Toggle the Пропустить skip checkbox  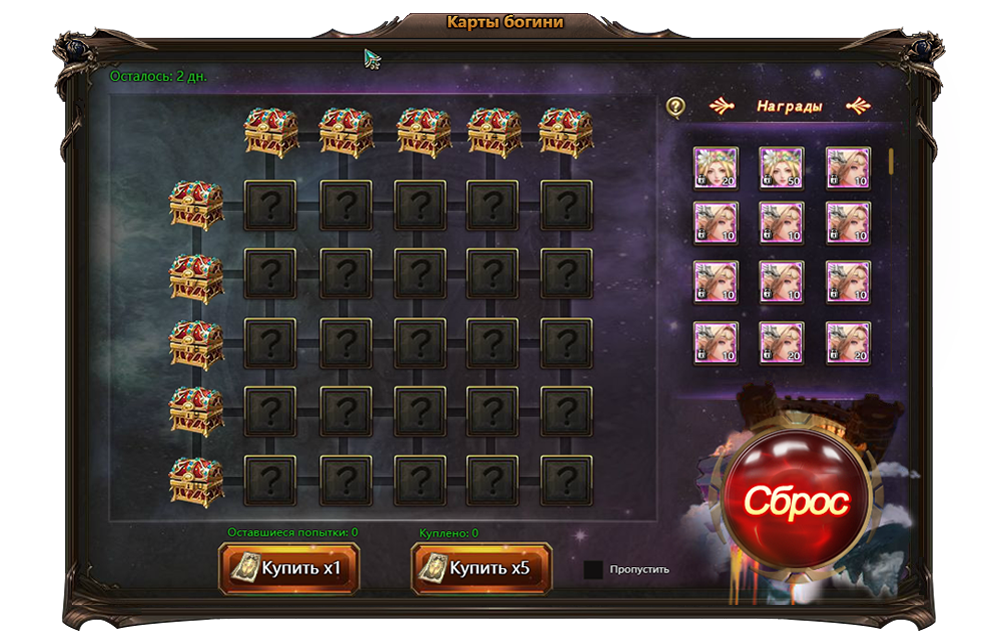tap(593, 570)
